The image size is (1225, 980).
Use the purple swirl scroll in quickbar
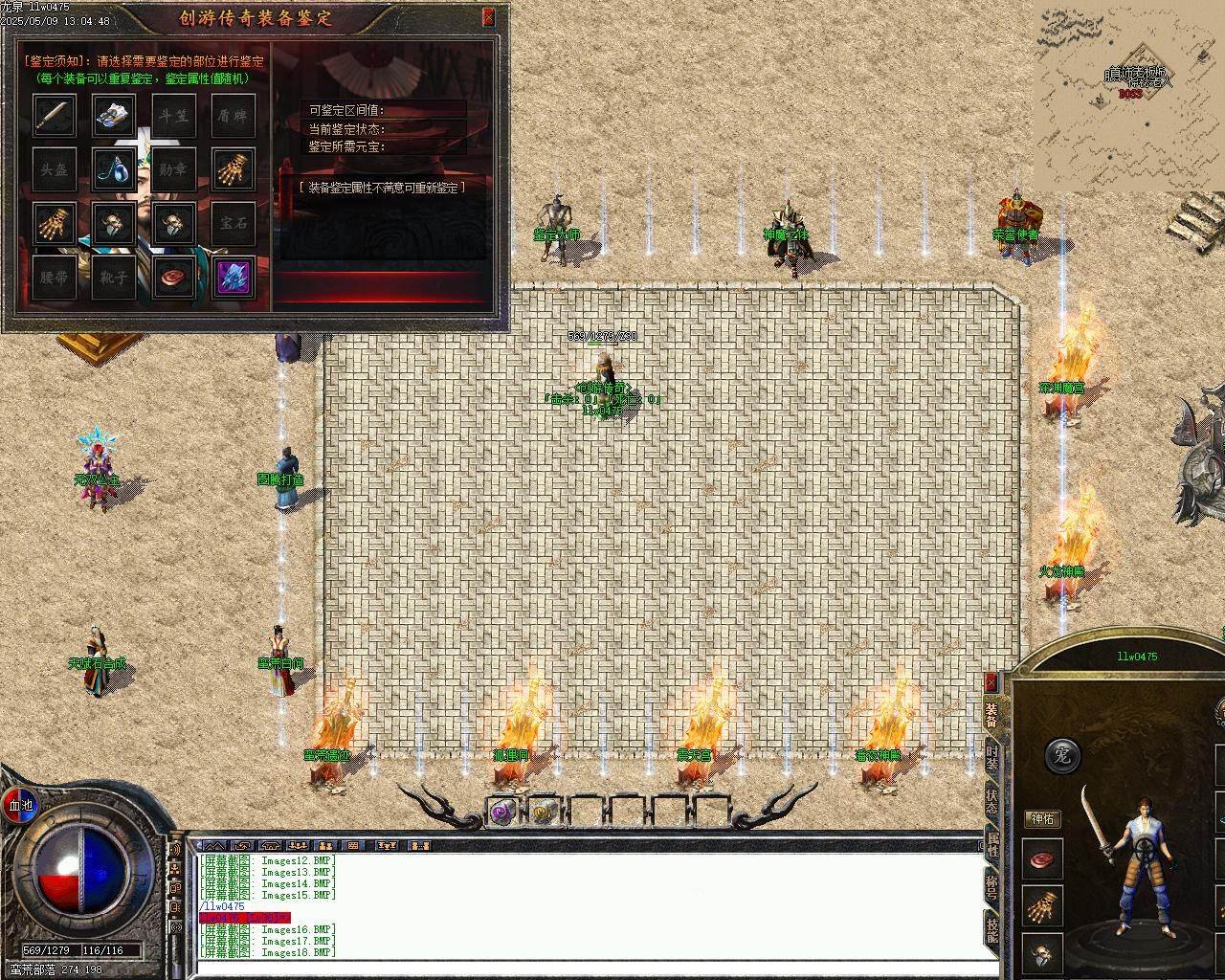502,813
